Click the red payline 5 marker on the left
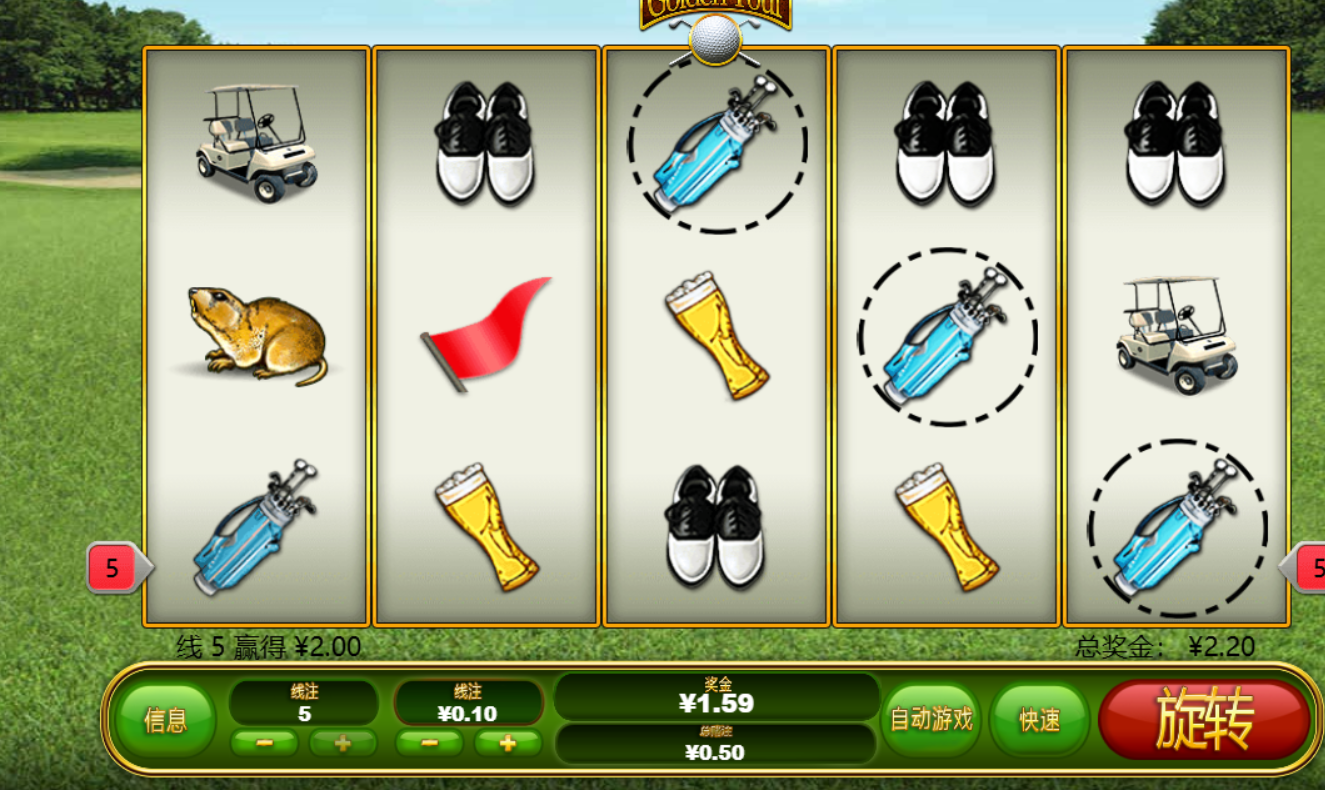The width and height of the screenshot is (1325, 790). click(x=113, y=569)
